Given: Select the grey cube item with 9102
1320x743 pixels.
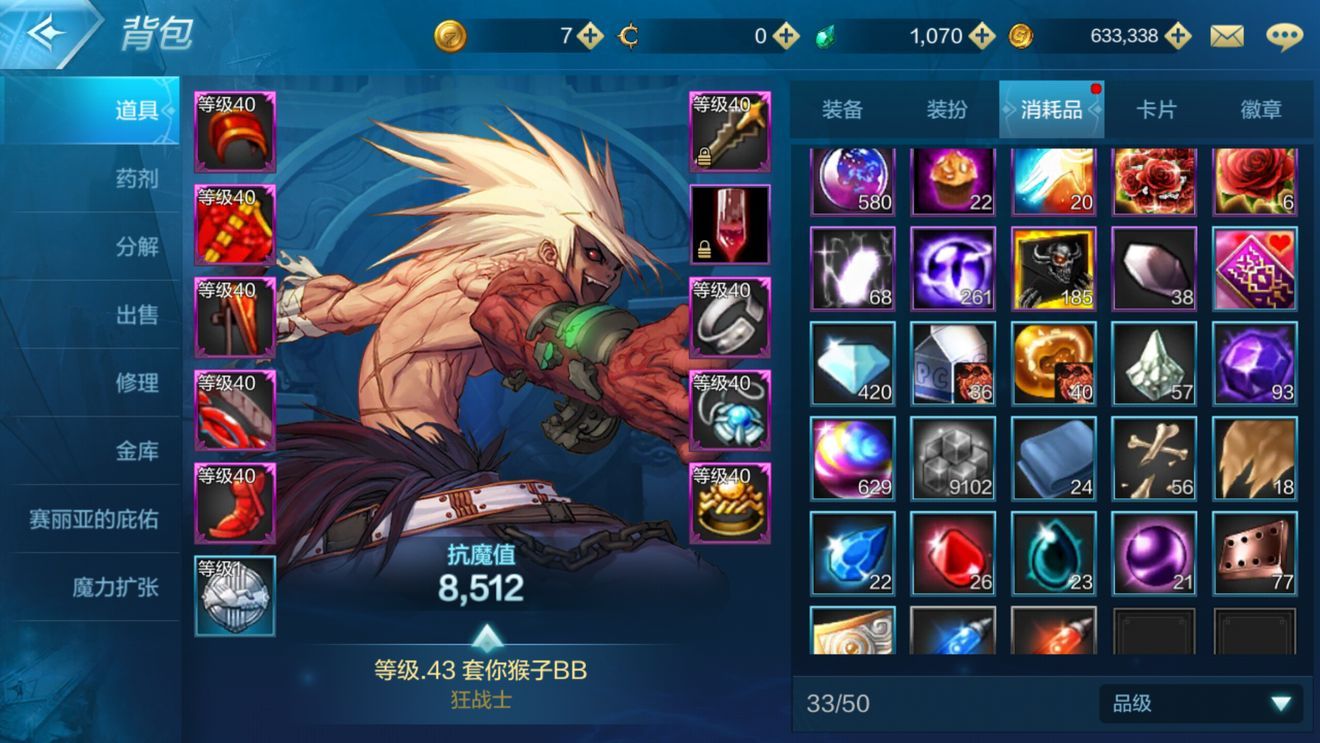Looking at the screenshot, I should tap(953, 459).
